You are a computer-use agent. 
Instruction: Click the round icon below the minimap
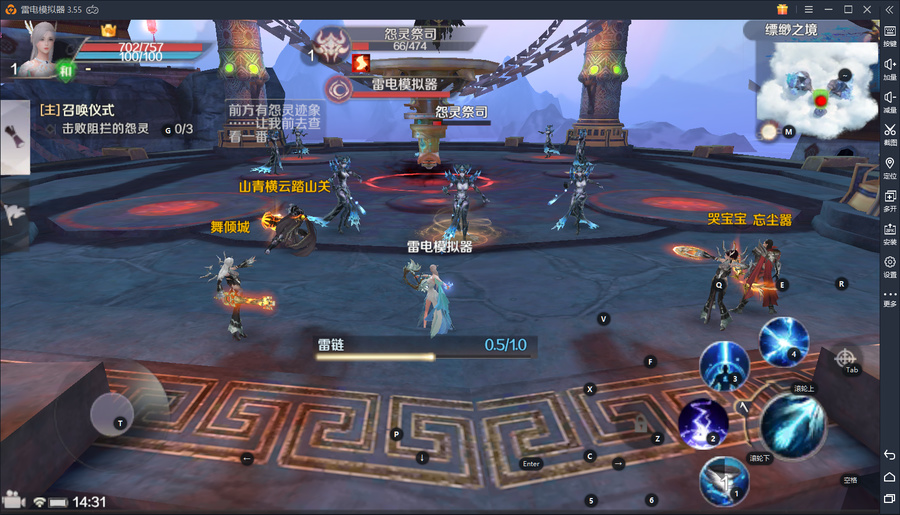[769, 131]
